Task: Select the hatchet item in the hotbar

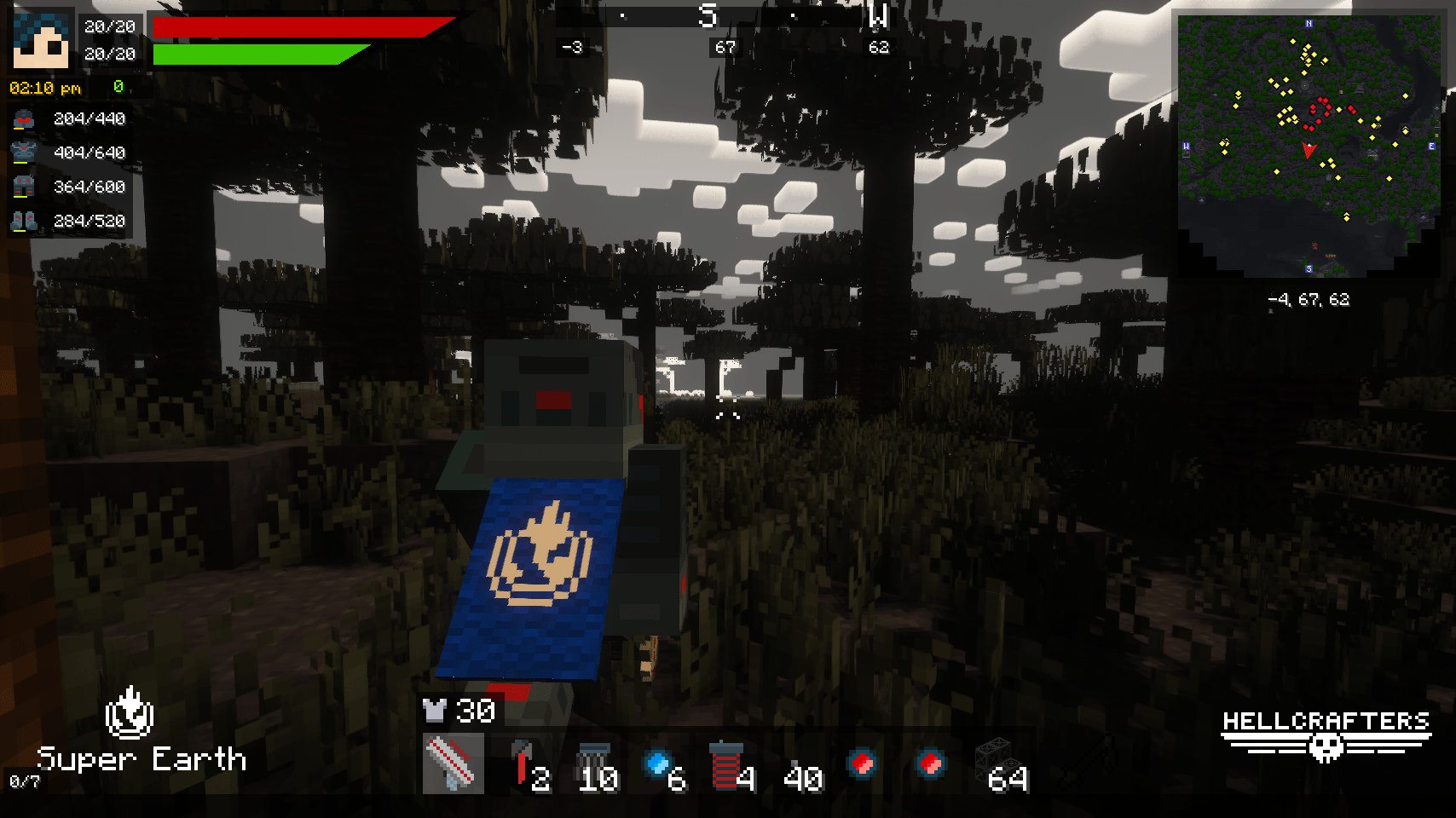Action: [x=521, y=757]
